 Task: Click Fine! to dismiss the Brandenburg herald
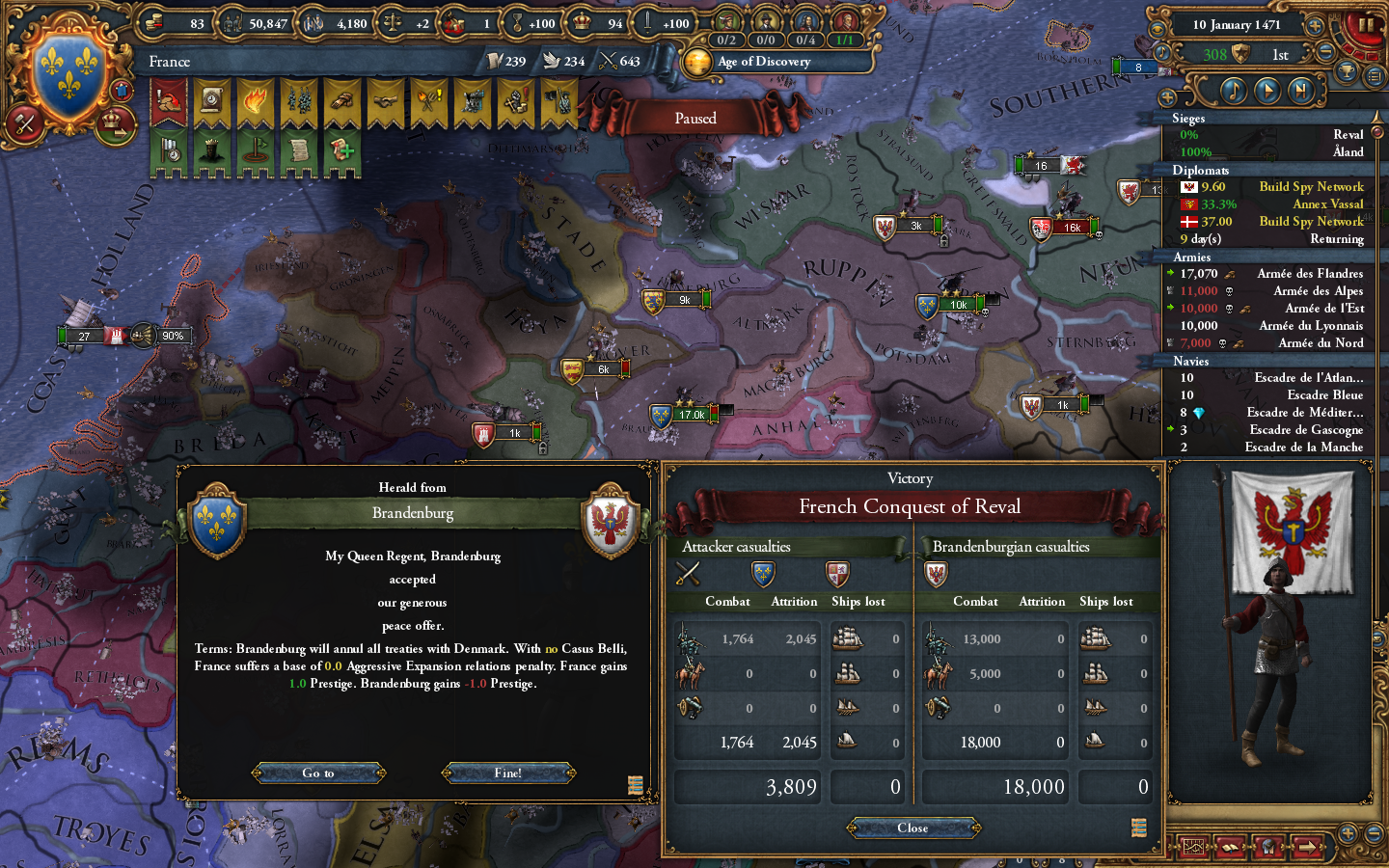click(508, 772)
